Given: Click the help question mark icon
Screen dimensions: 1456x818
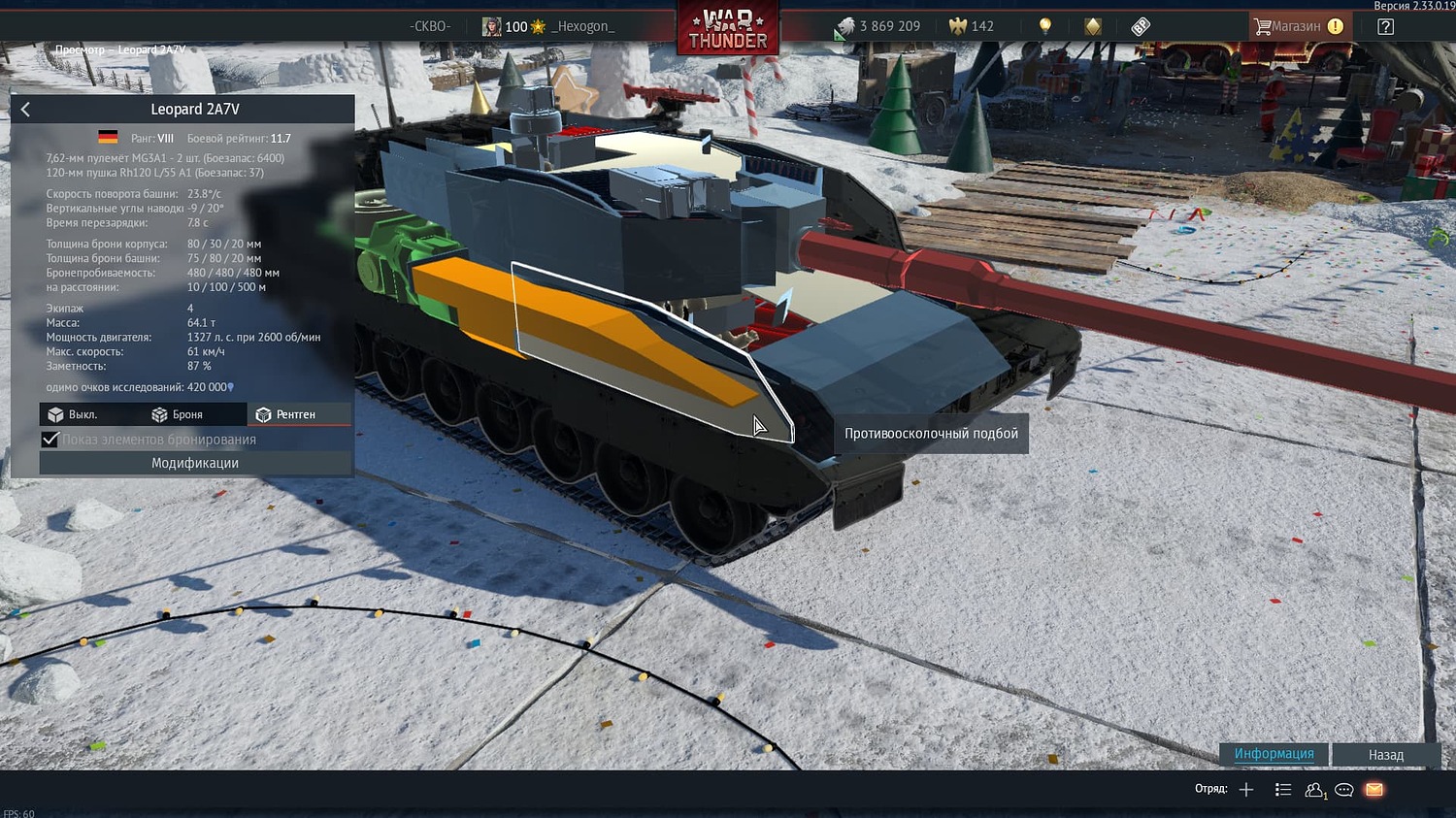Looking at the screenshot, I should (x=1385, y=25).
